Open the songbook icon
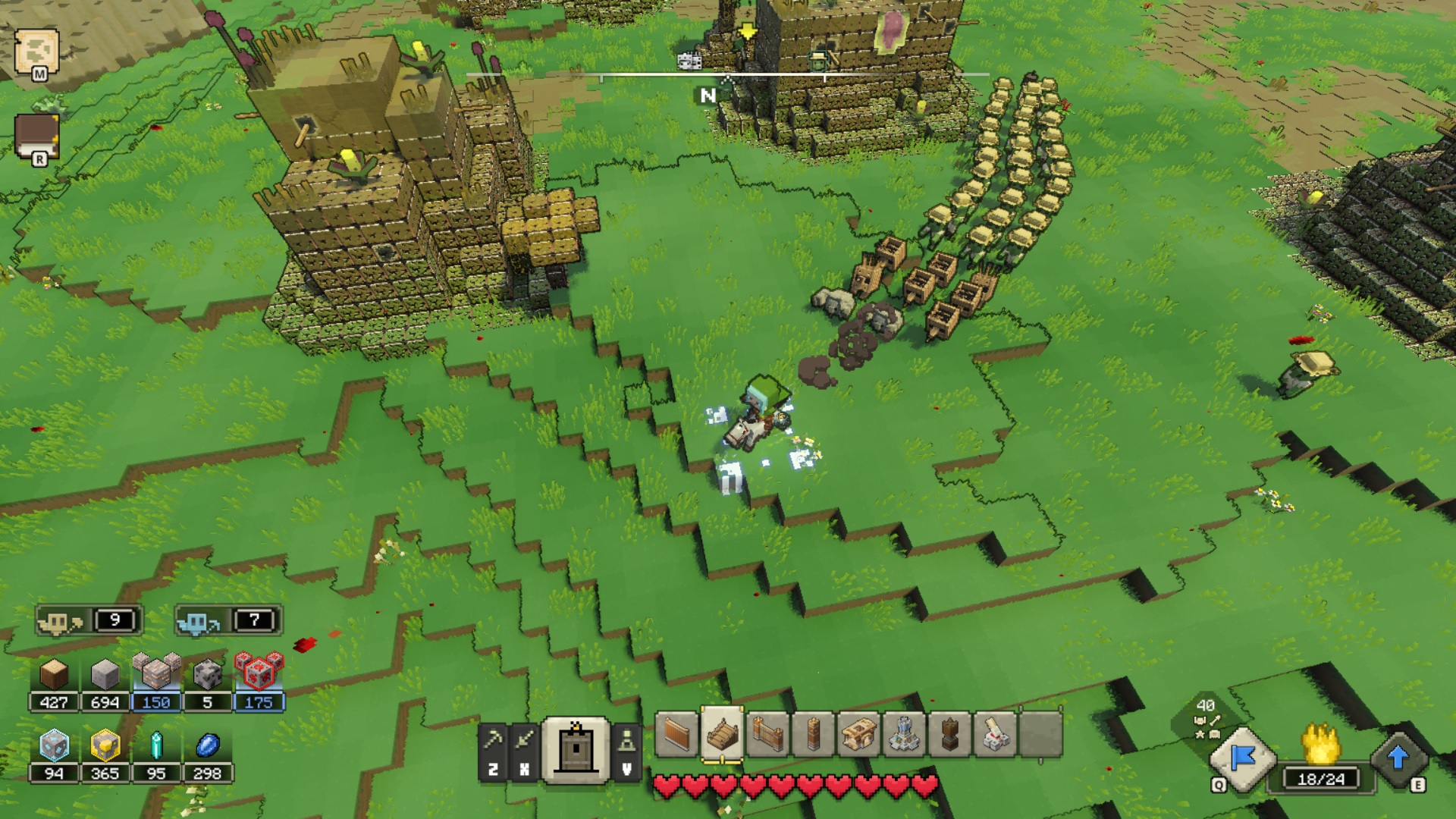This screenshot has height=819, width=1456. pos(36,136)
